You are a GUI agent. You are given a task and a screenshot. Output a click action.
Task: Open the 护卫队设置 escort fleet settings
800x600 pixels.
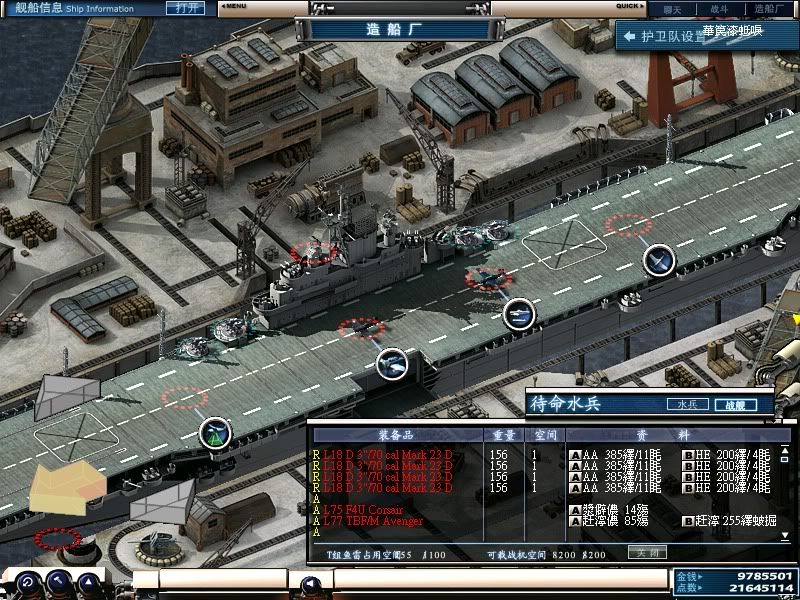665,37
